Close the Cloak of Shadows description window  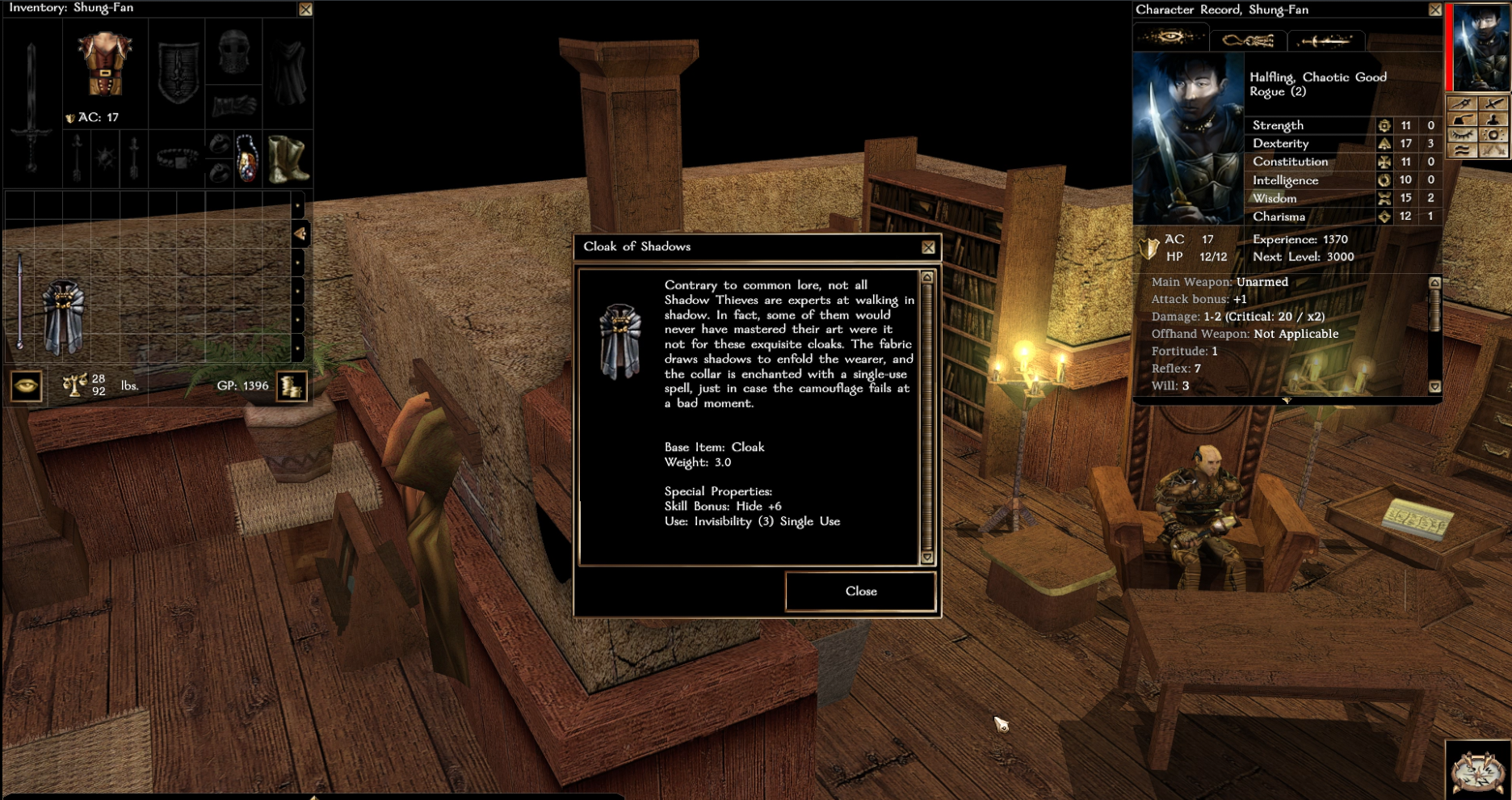click(860, 592)
